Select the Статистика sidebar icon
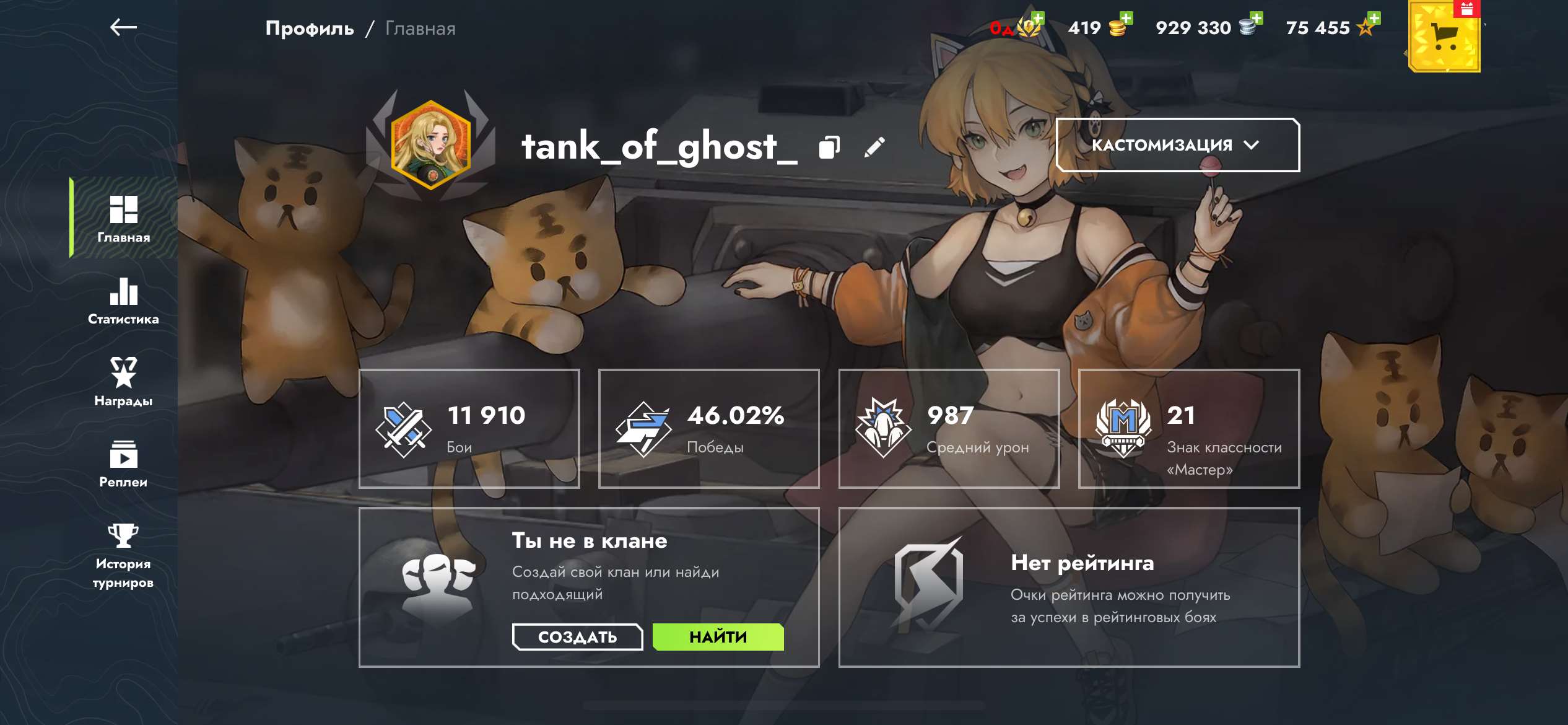 tap(123, 302)
